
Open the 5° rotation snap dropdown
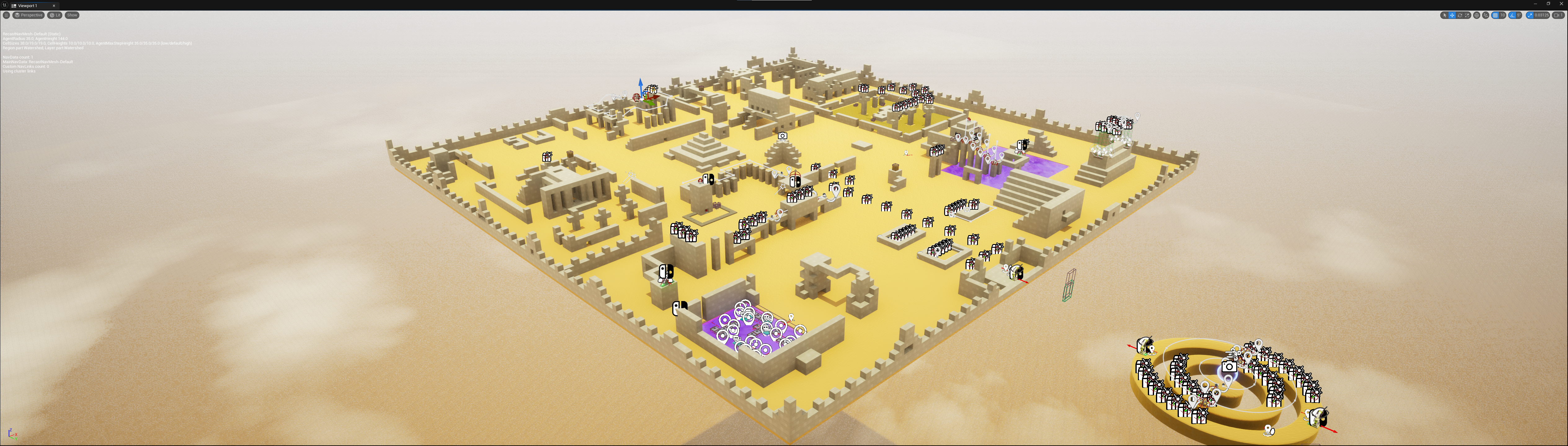pyautogui.click(x=1519, y=15)
